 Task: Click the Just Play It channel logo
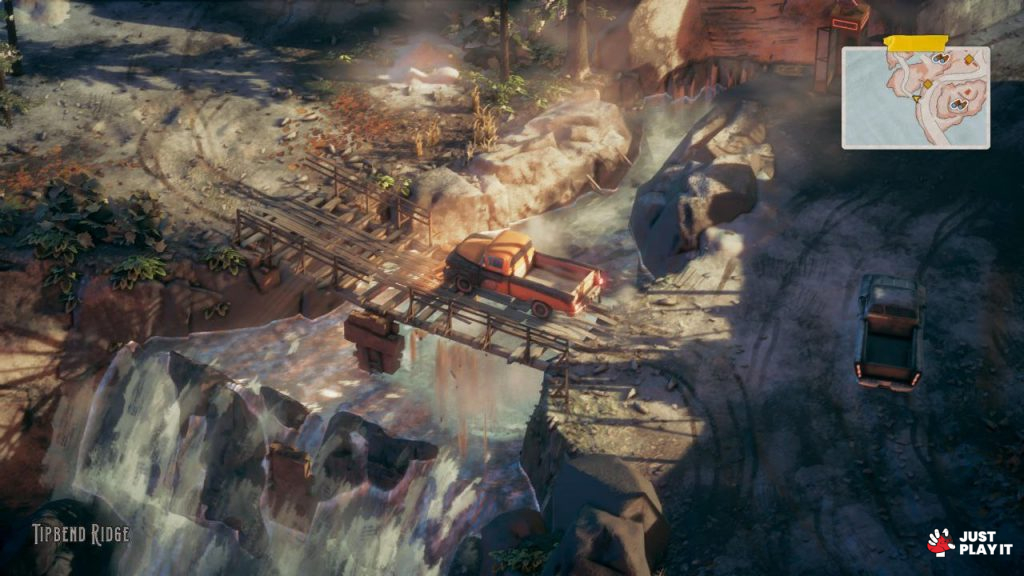pyautogui.click(x=969, y=543)
